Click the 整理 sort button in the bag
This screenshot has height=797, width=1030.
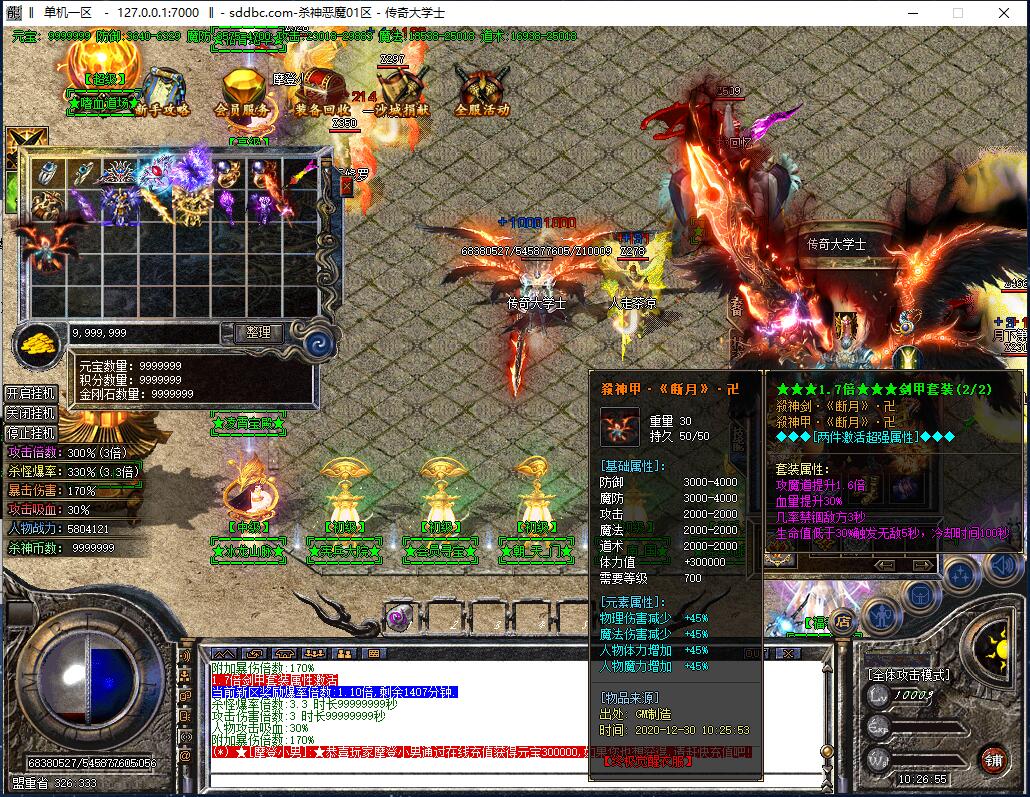click(x=258, y=332)
